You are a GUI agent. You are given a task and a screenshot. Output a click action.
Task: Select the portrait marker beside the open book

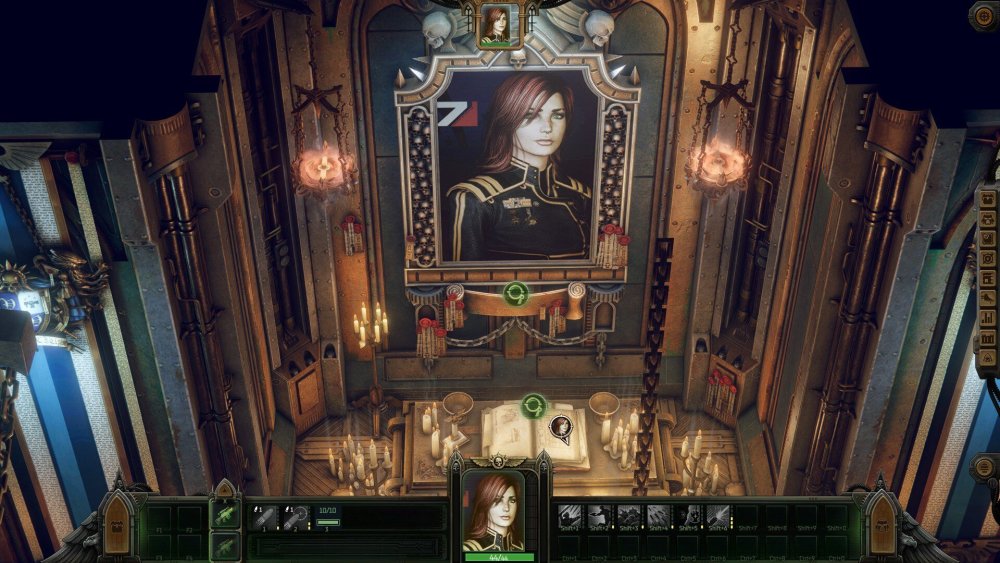(x=561, y=428)
